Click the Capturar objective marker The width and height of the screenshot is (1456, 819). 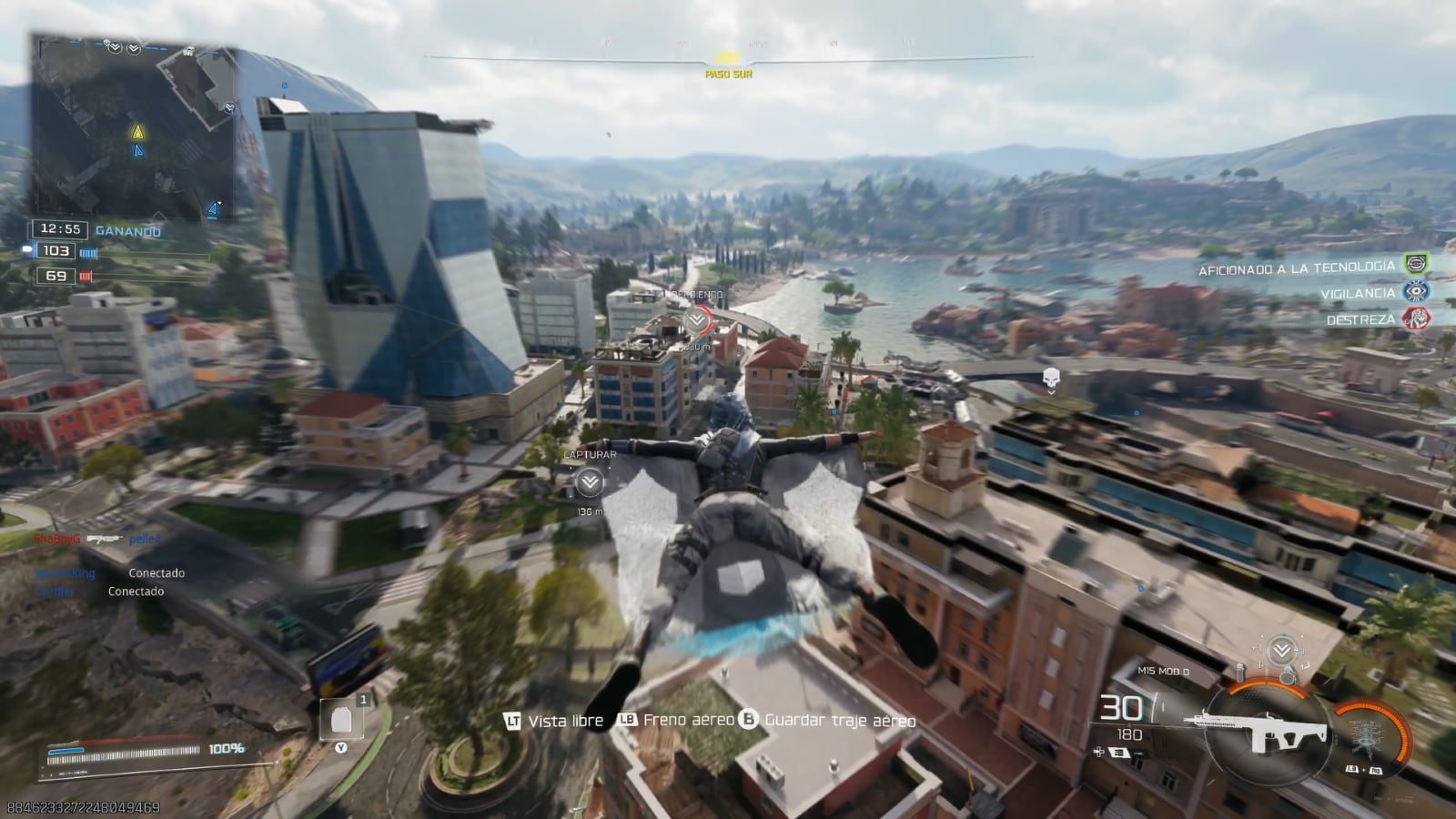tap(590, 482)
